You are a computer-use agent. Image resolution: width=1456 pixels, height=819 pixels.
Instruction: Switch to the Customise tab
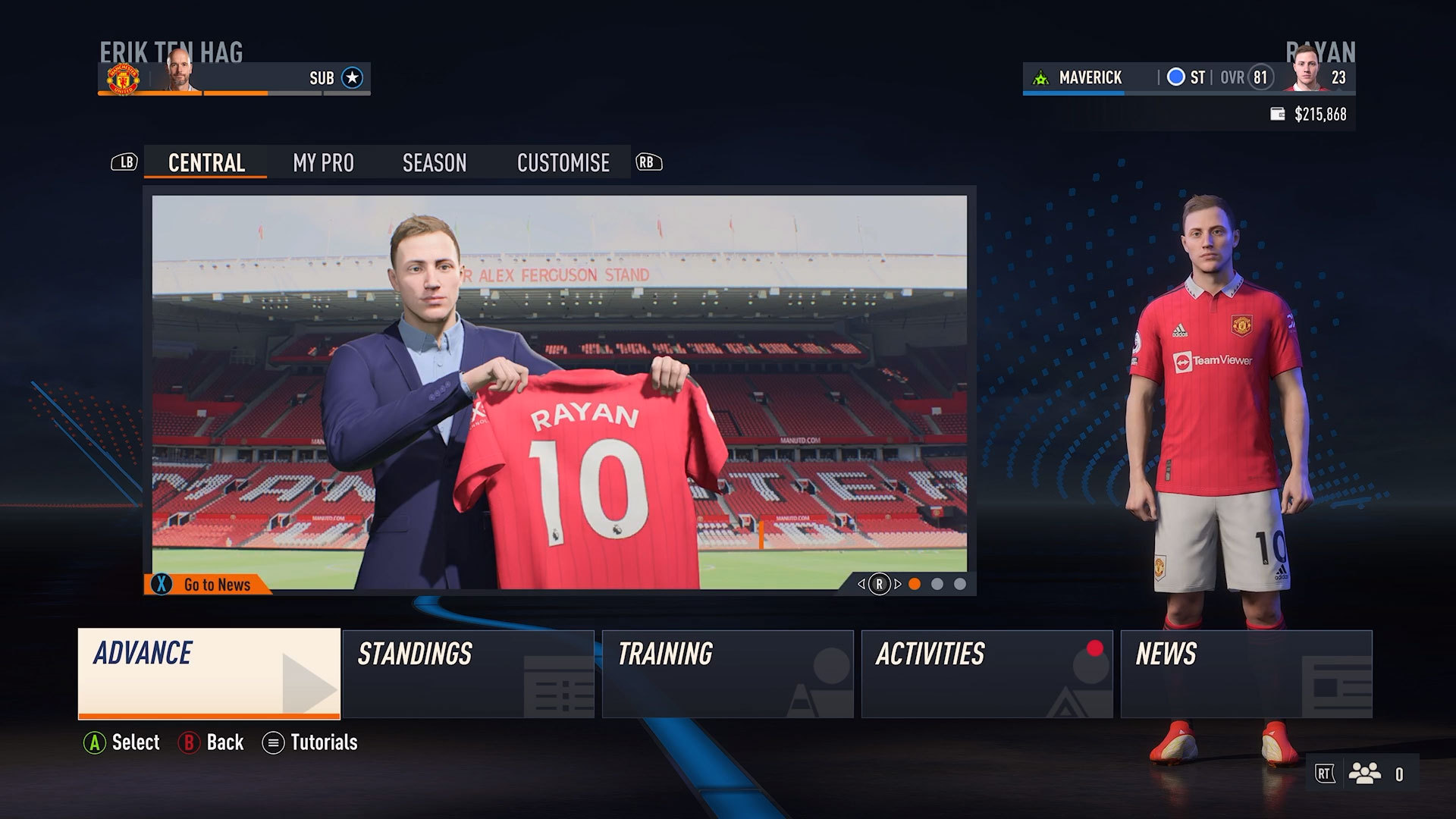click(x=563, y=163)
